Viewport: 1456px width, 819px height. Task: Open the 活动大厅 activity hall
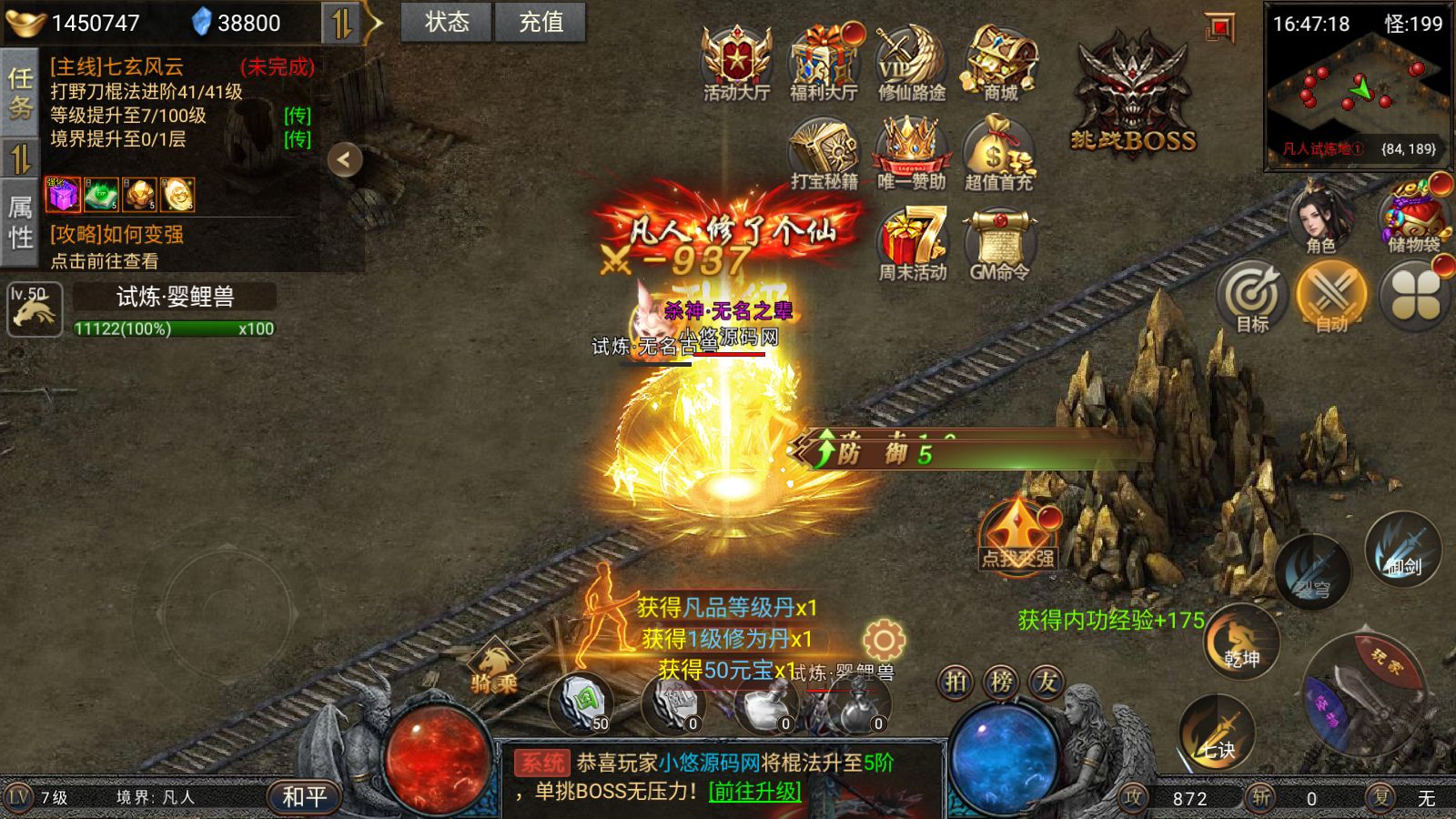coord(736,60)
